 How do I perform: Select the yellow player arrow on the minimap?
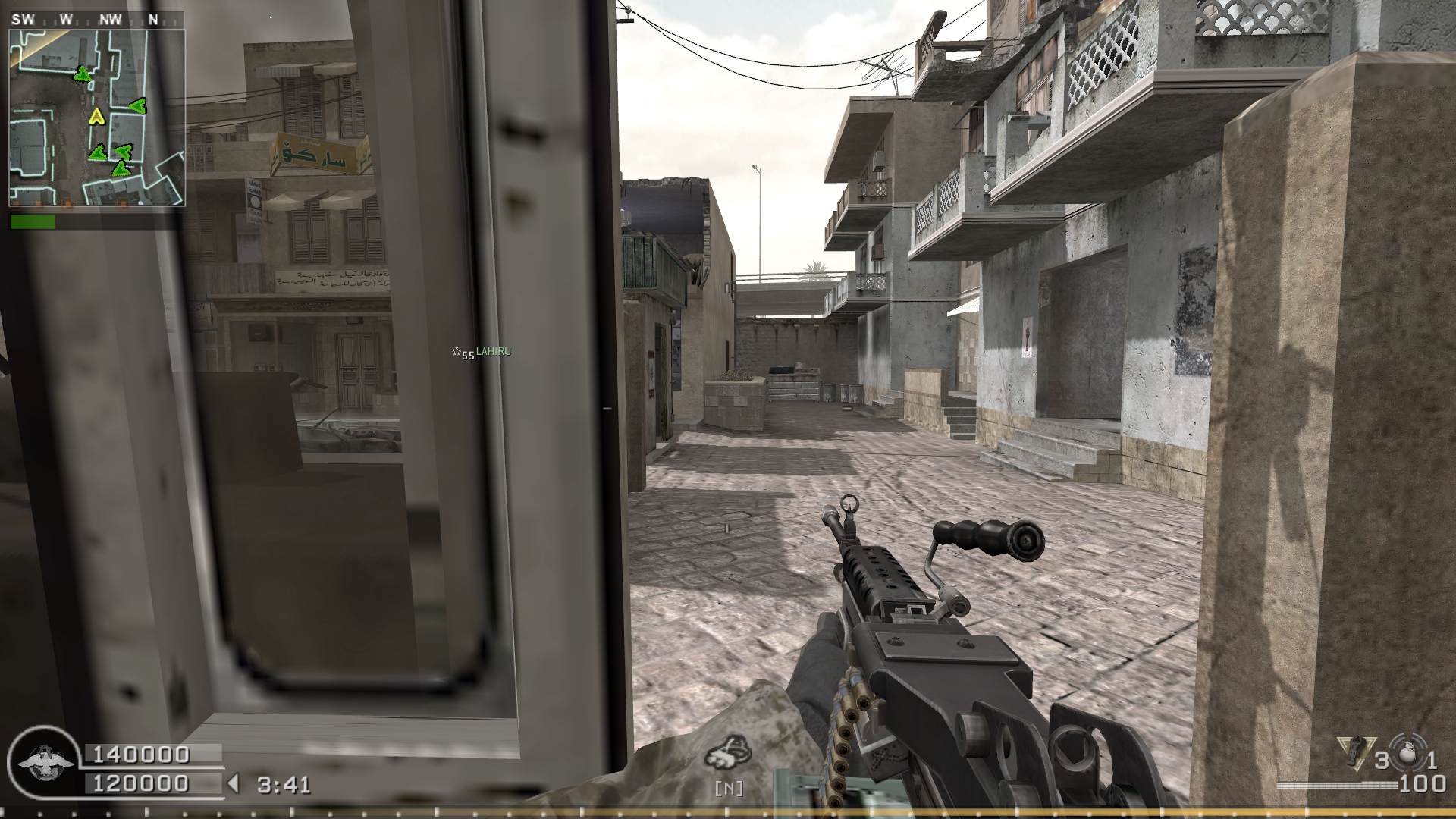pos(96,116)
